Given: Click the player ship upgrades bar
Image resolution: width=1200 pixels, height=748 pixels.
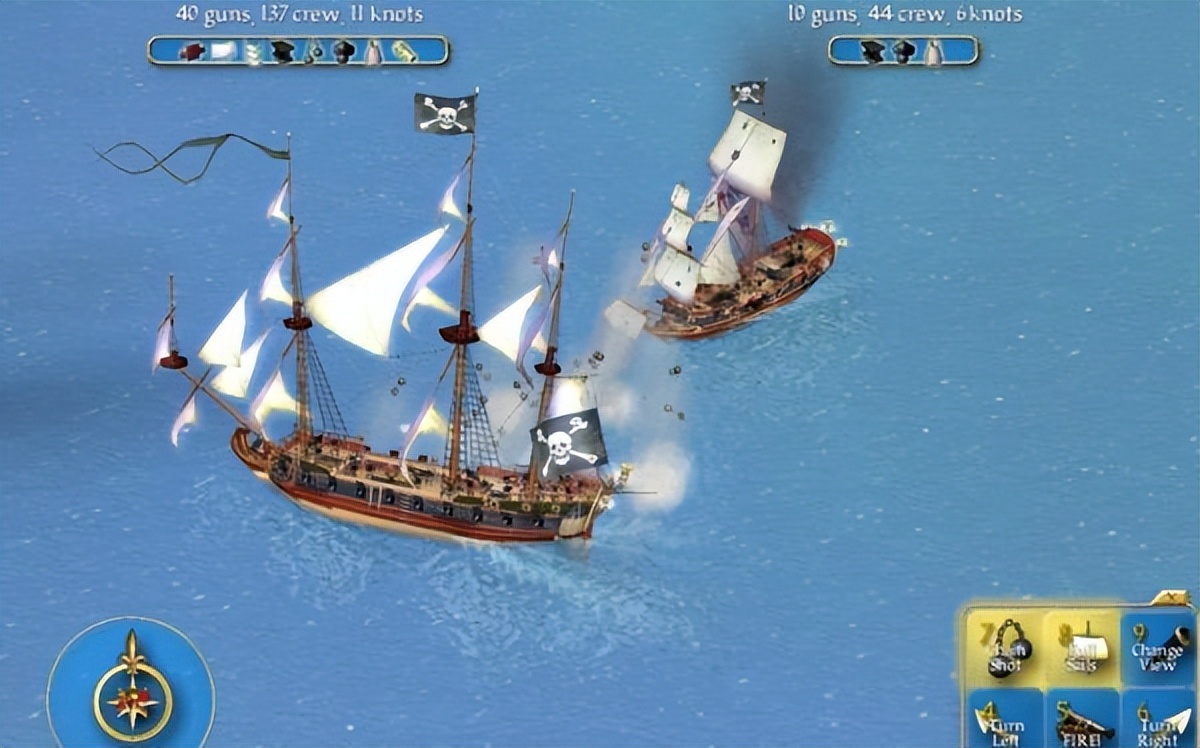Looking at the screenshot, I should 298,51.
